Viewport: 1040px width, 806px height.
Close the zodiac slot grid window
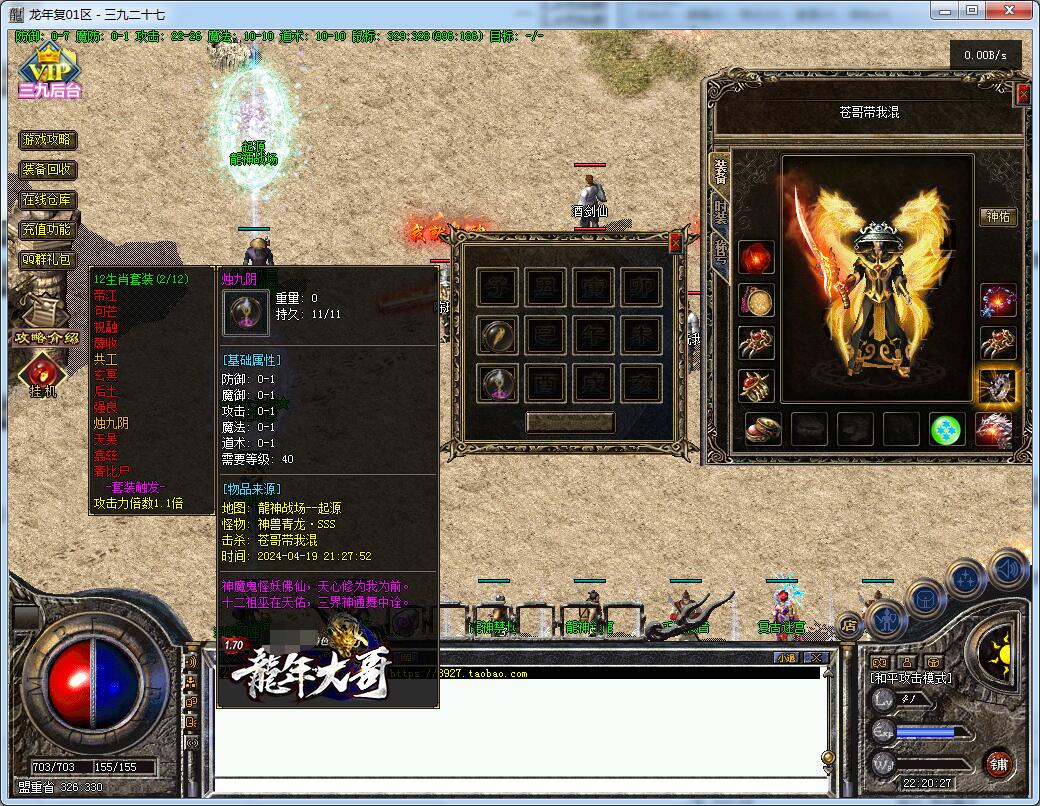[675, 241]
